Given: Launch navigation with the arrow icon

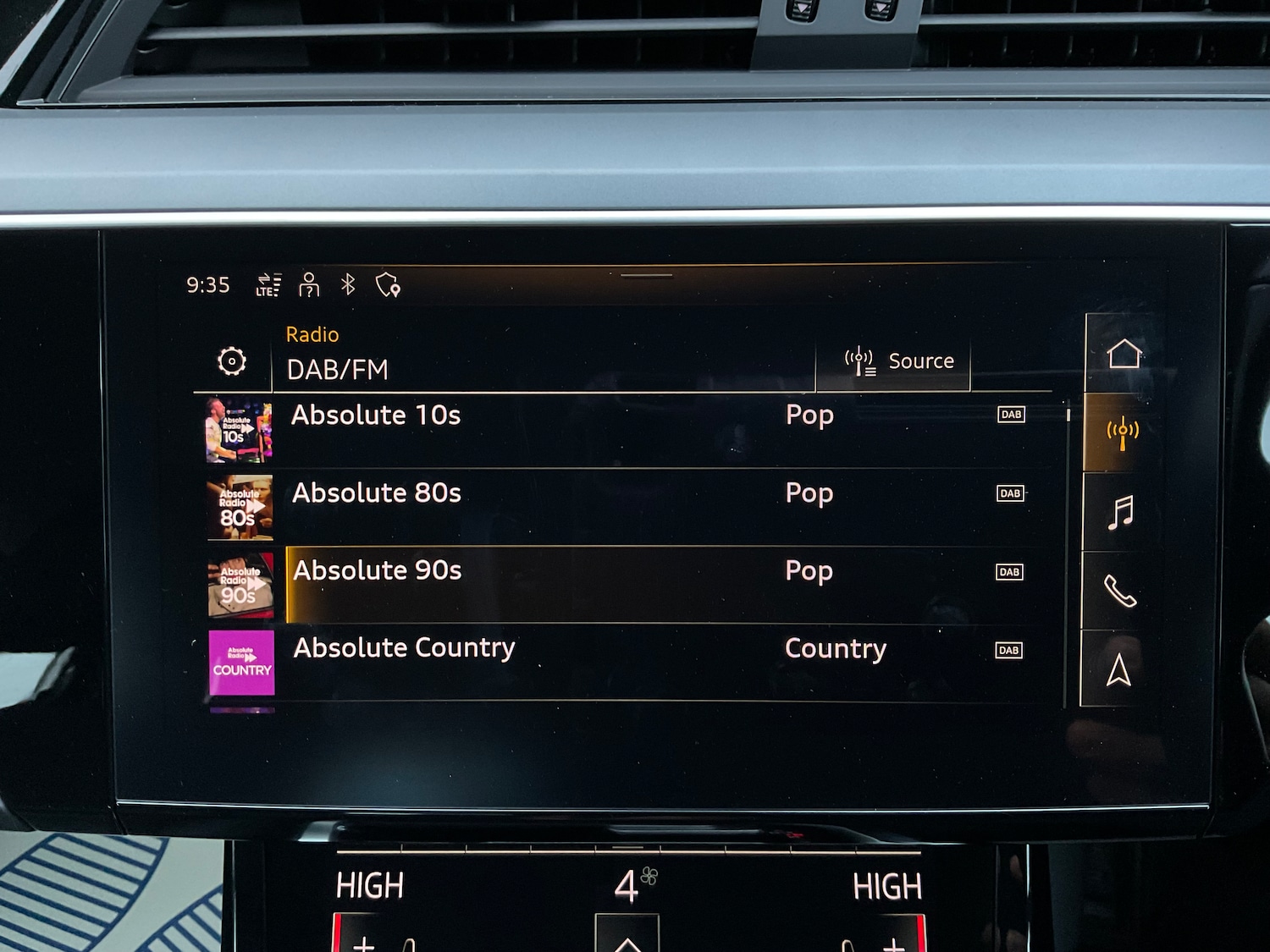Looking at the screenshot, I should click(1118, 670).
